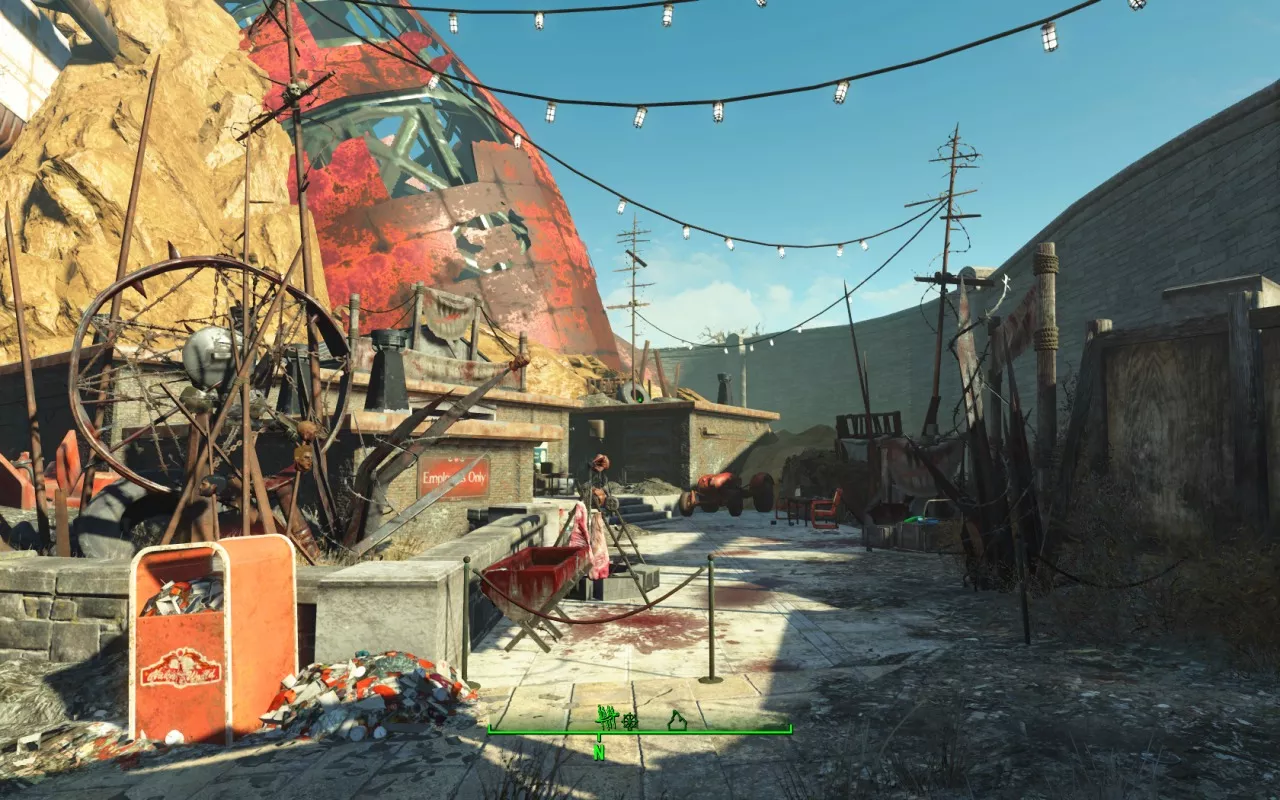Click the mountain-shaped location marker on compass
The image size is (1280, 800).
(x=677, y=719)
